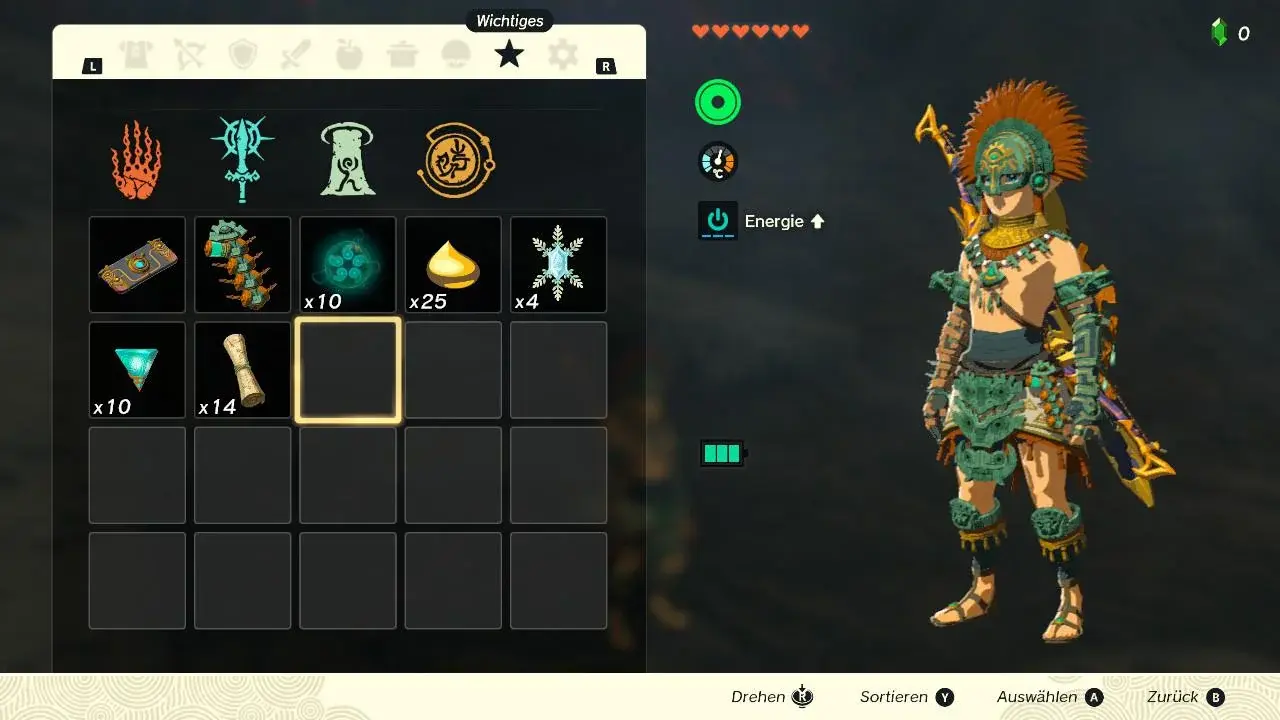The image size is (1280, 720).
Task: Switch to the shields tab
Action: click(243, 55)
